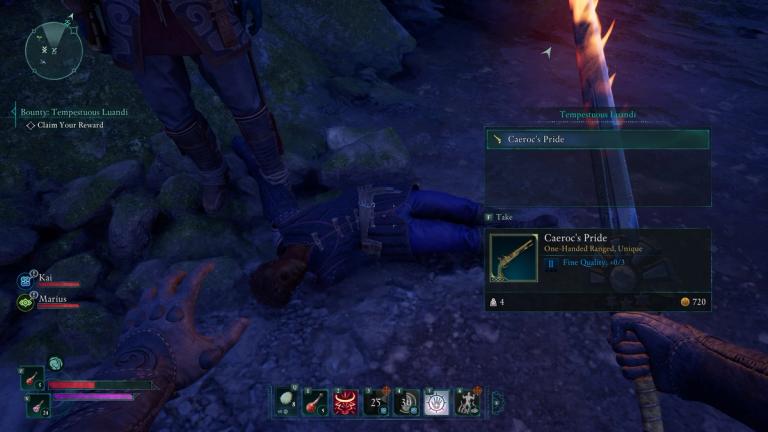The width and height of the screenshot is (768, 432).
Task: Use the health potion quick slot with 5 charges
Action: click(x=32, y=377)
